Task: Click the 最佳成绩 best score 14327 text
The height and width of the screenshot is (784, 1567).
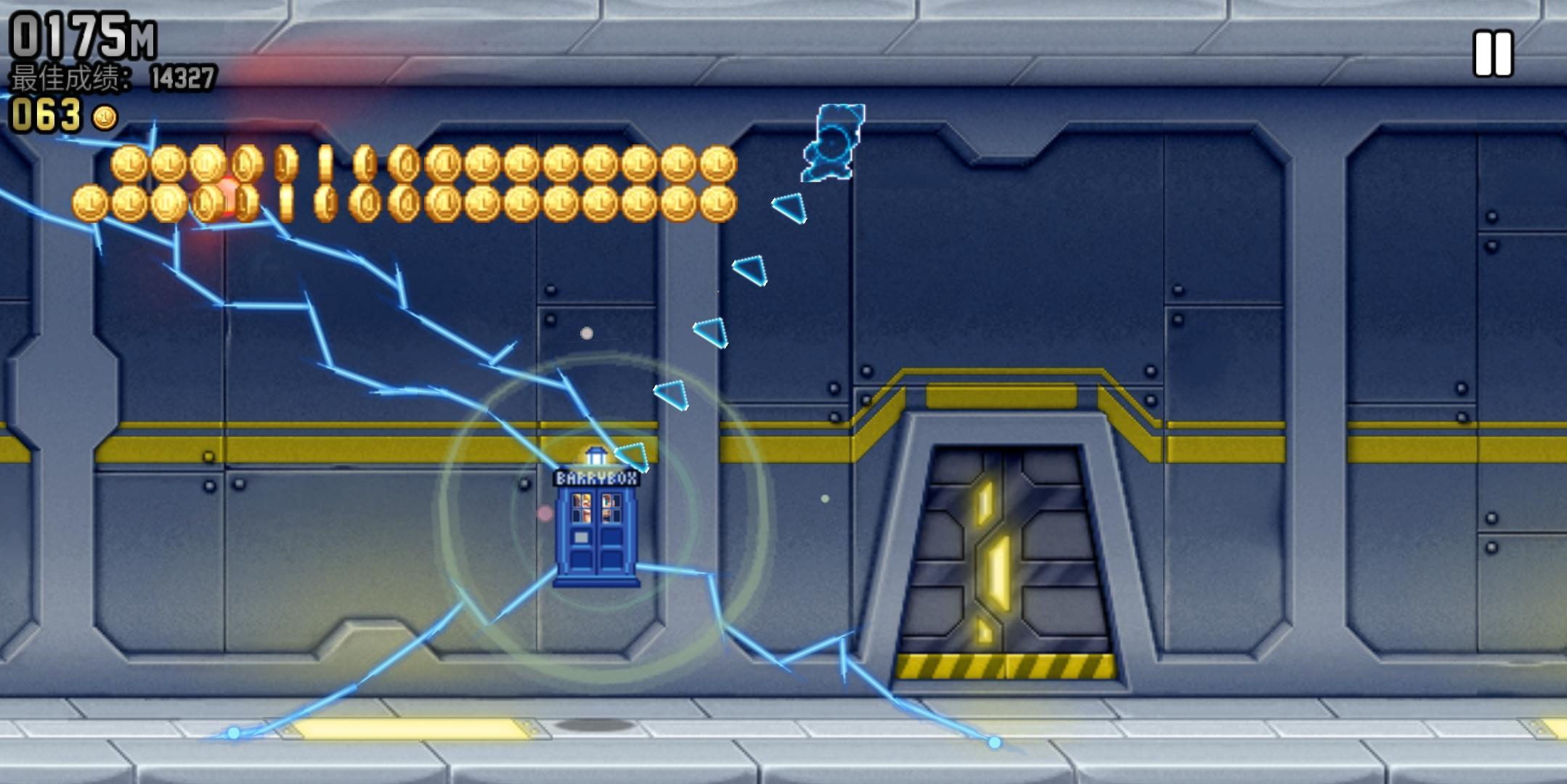Action: [x=109, y=75]
